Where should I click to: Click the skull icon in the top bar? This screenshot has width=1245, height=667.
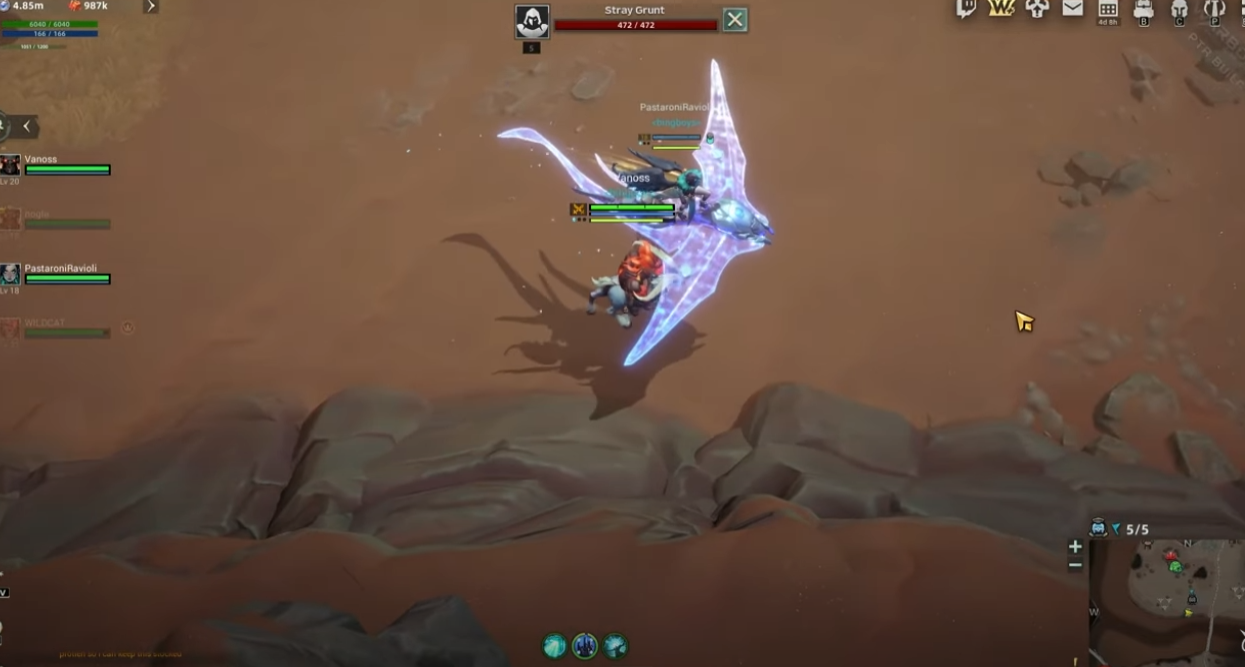(x=1037, y=9)
